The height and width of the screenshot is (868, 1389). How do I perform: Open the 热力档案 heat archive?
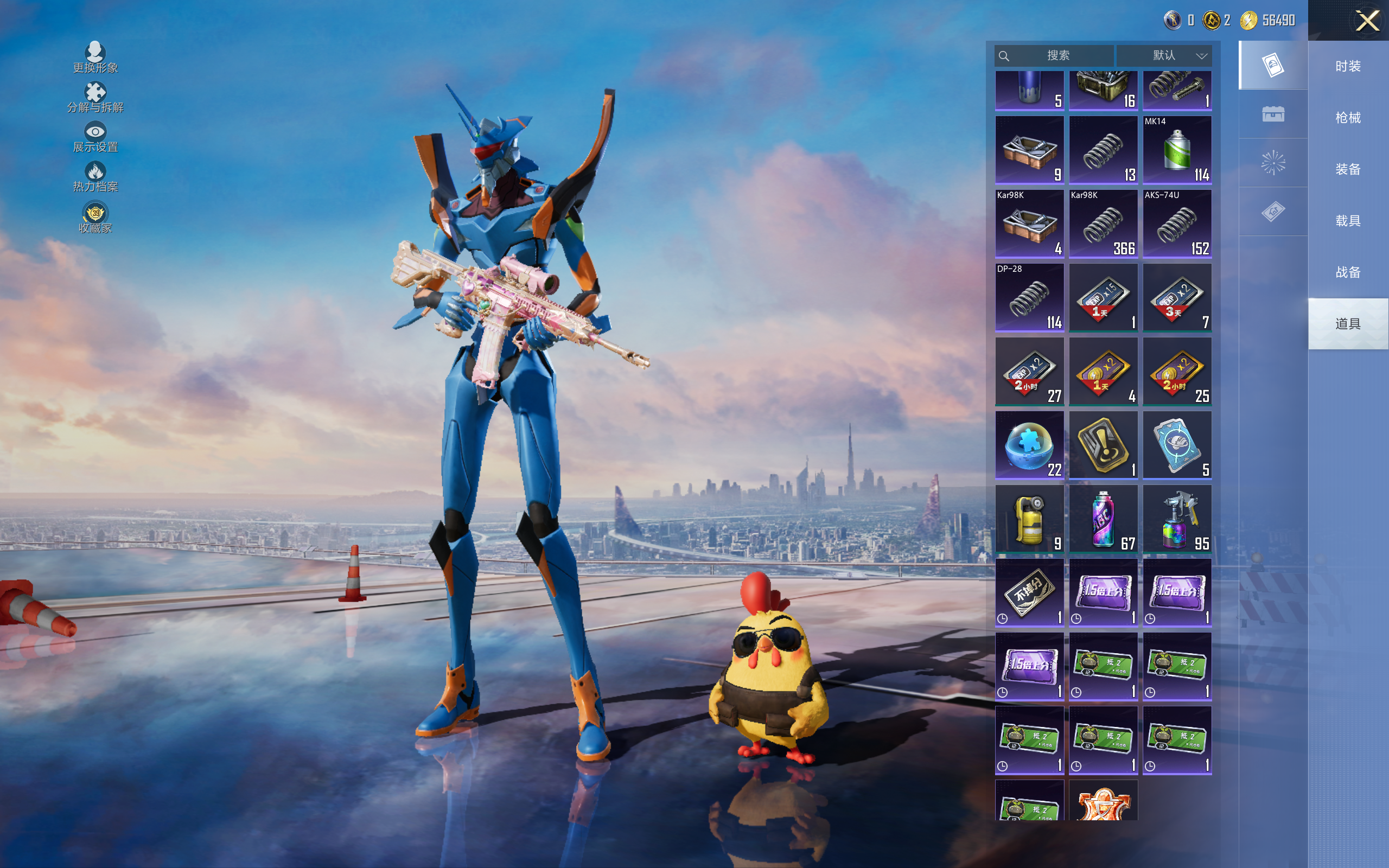pos(95,177)
